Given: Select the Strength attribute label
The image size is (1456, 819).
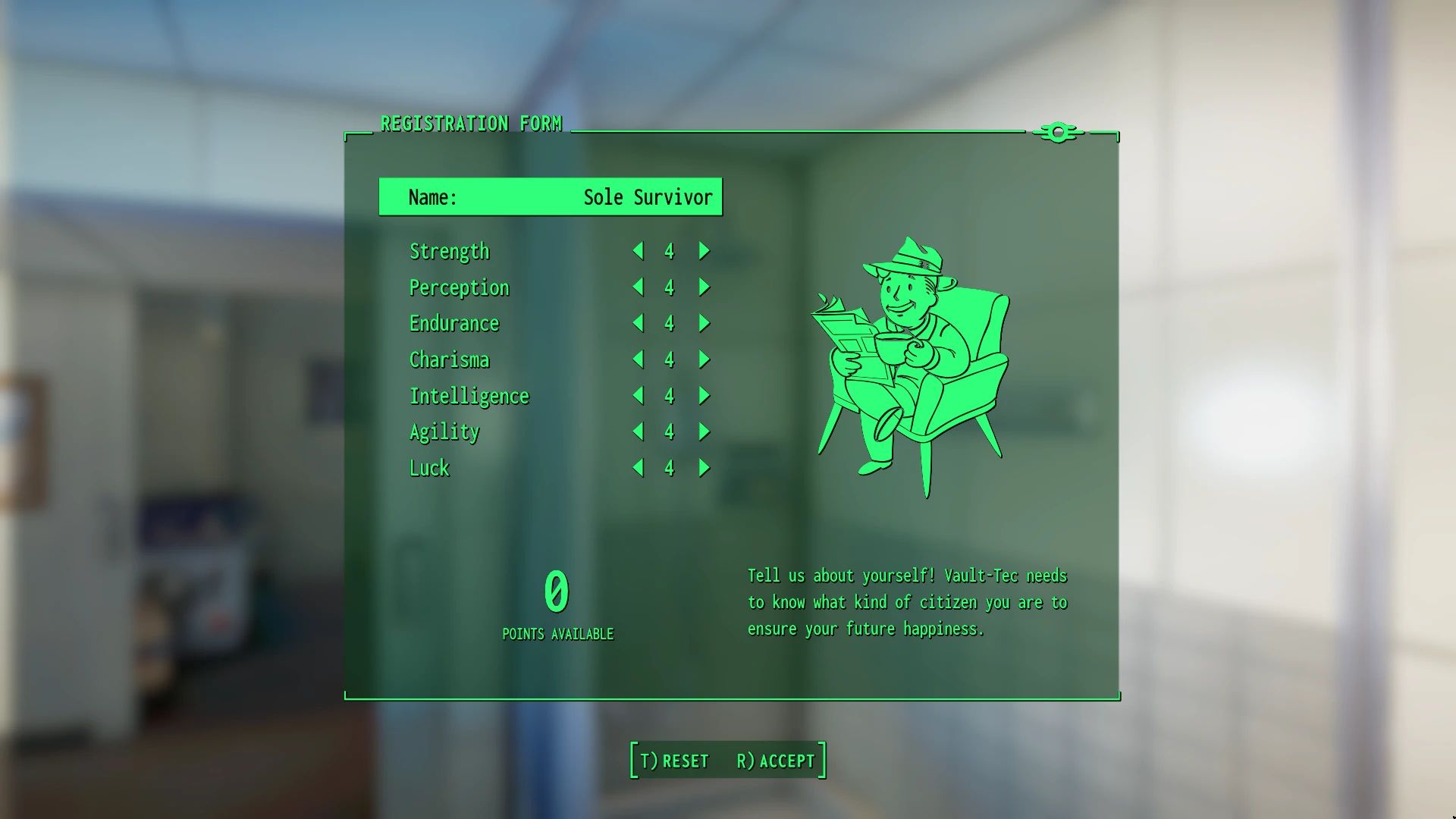Looking at the screenshot, I should click(449, 251).
